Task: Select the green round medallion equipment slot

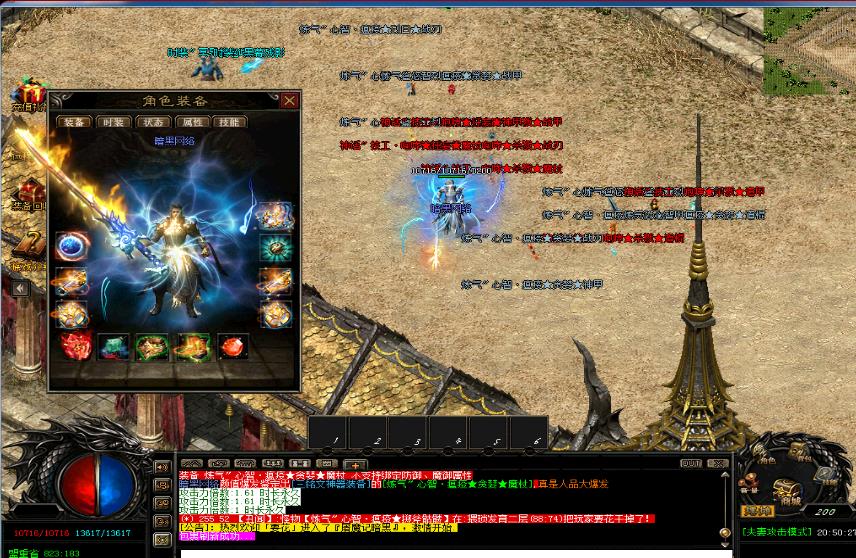Action: (x=274, y=247)
